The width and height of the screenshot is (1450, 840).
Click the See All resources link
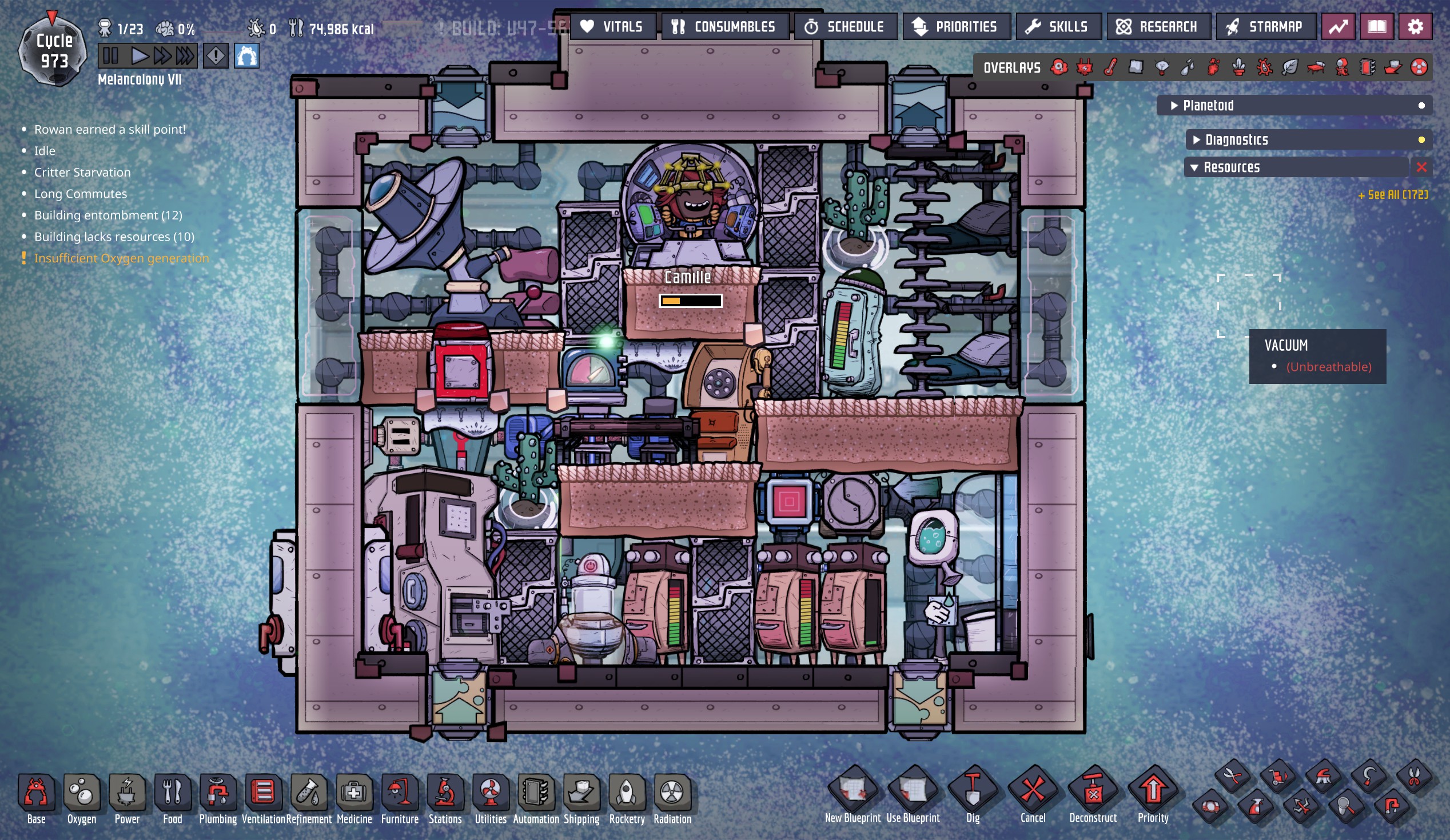[x=1392, y=195]
